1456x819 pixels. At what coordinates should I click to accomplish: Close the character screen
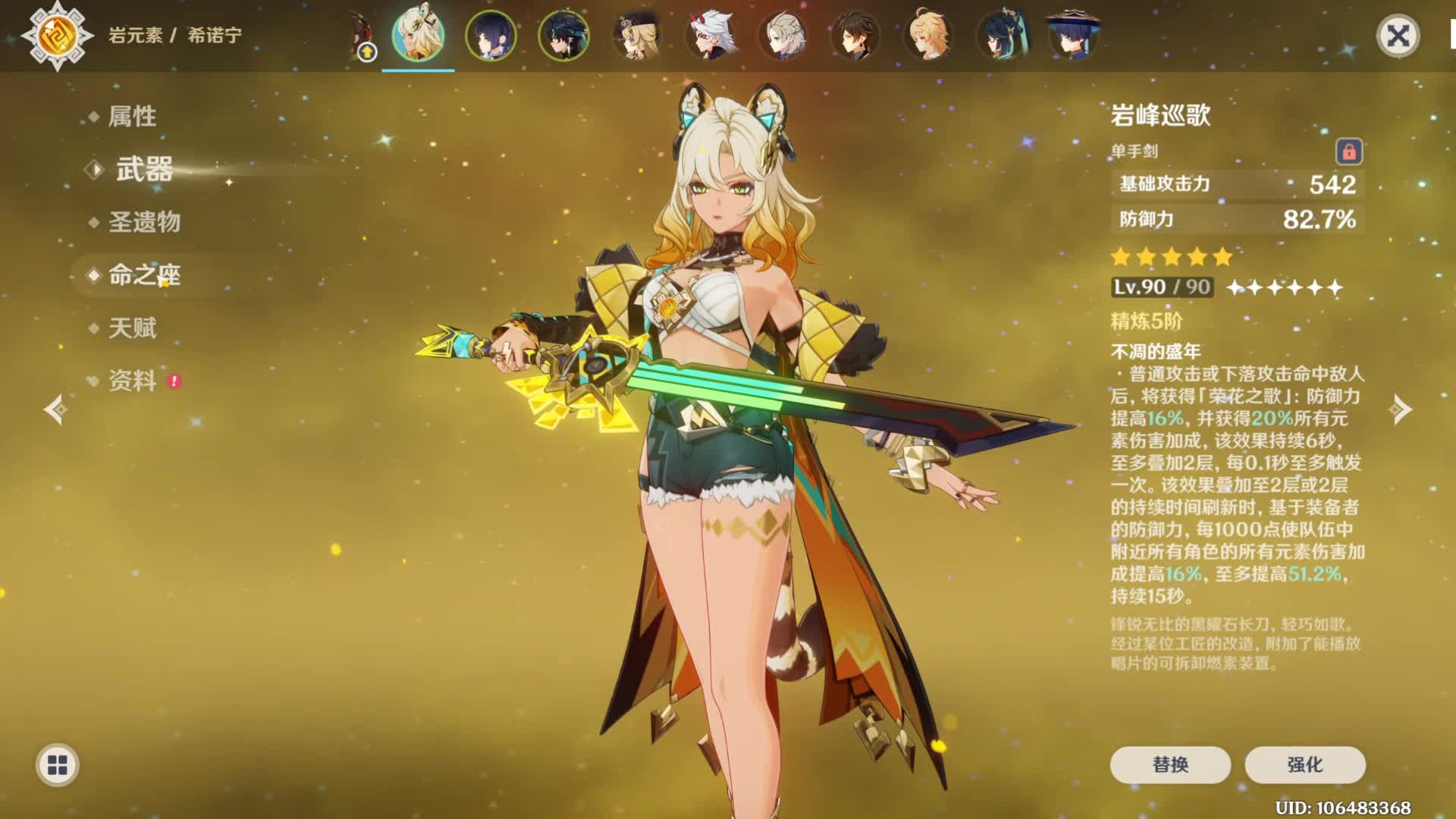[x=1398, y=36]
